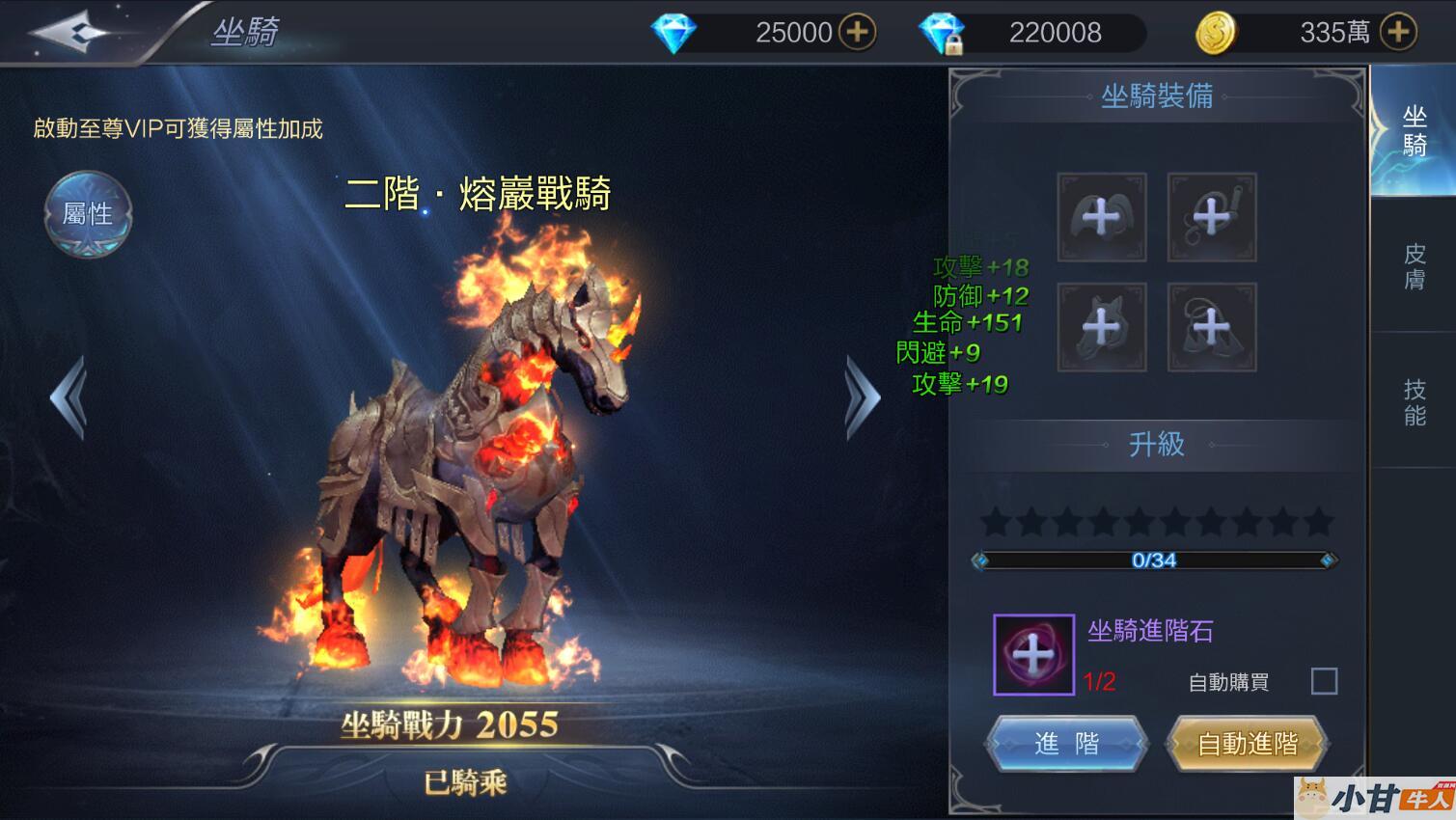Screen dimensions: 1456x820
Task: Add gold coins with the plus button
Action: [x=1398, y=32]
